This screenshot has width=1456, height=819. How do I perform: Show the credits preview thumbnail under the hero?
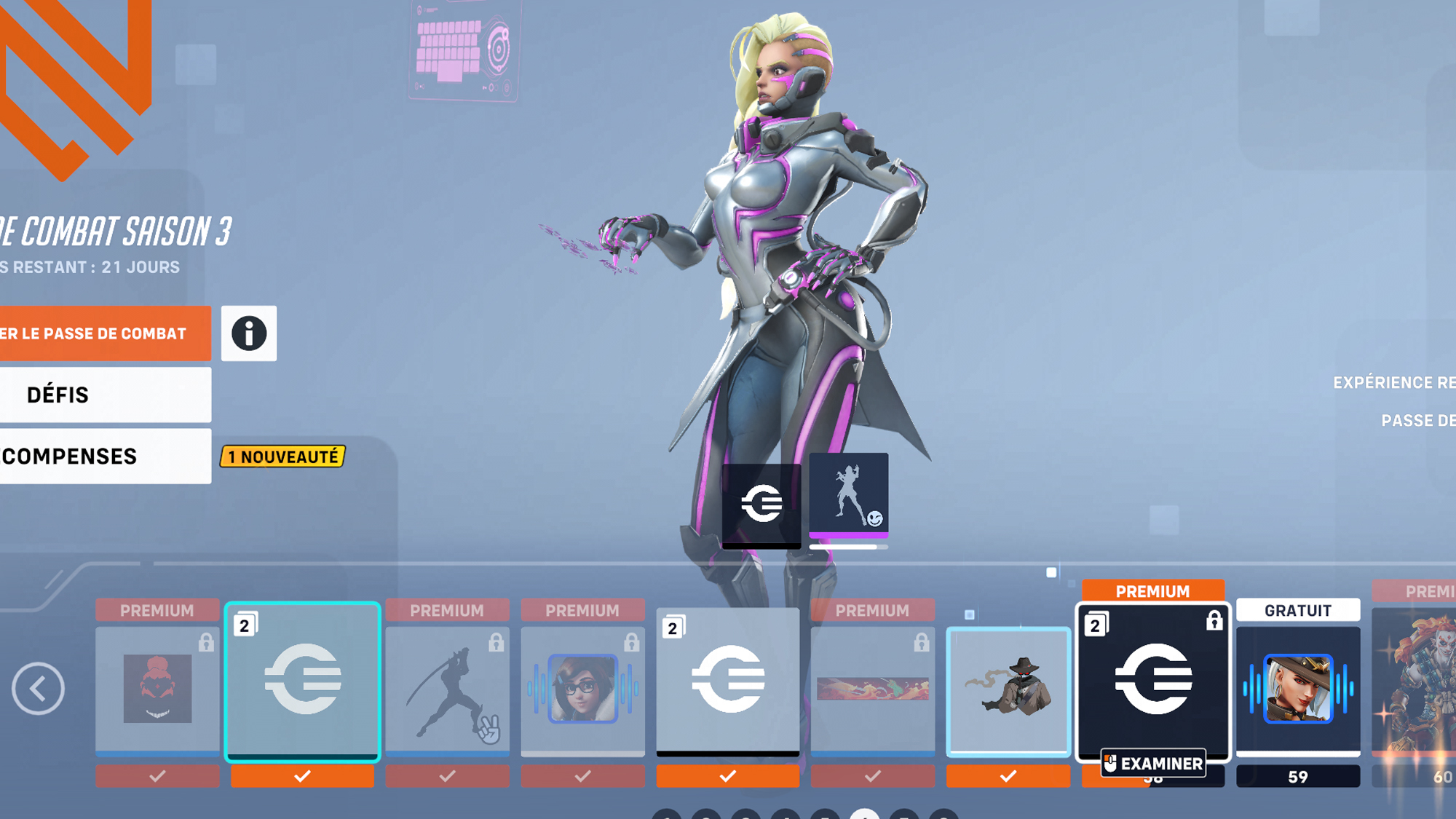coord(761,504)
